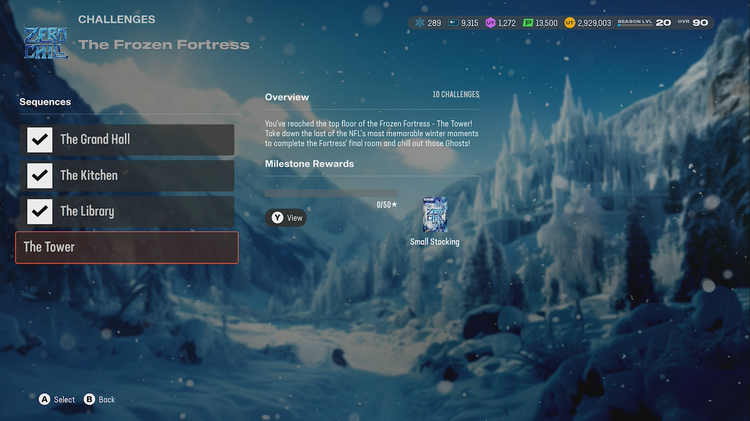Select The Tower sequence
The width and height of the screenshot is (750, 421).
127,248
